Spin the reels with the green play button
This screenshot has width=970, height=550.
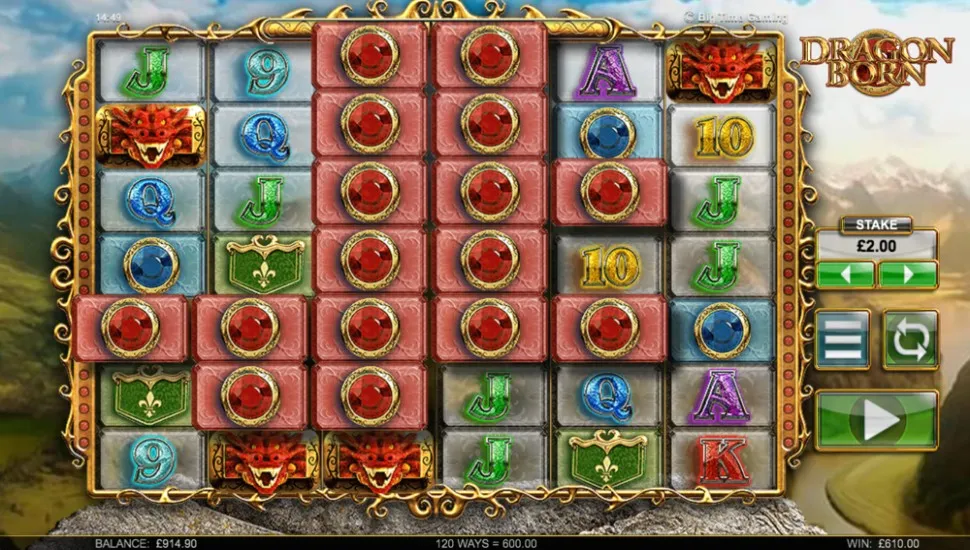[x=877, y=420]
